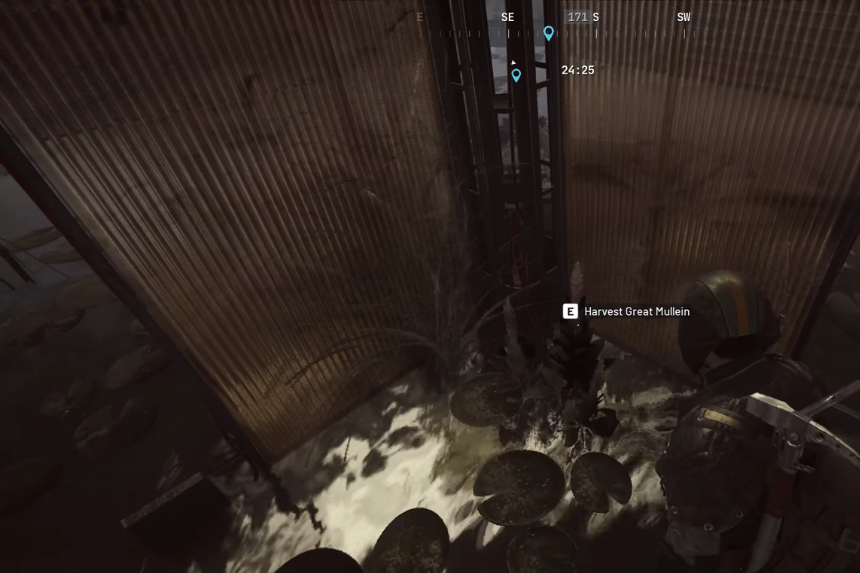Select the blue objective pin beneath the compass

pos(516,75)
